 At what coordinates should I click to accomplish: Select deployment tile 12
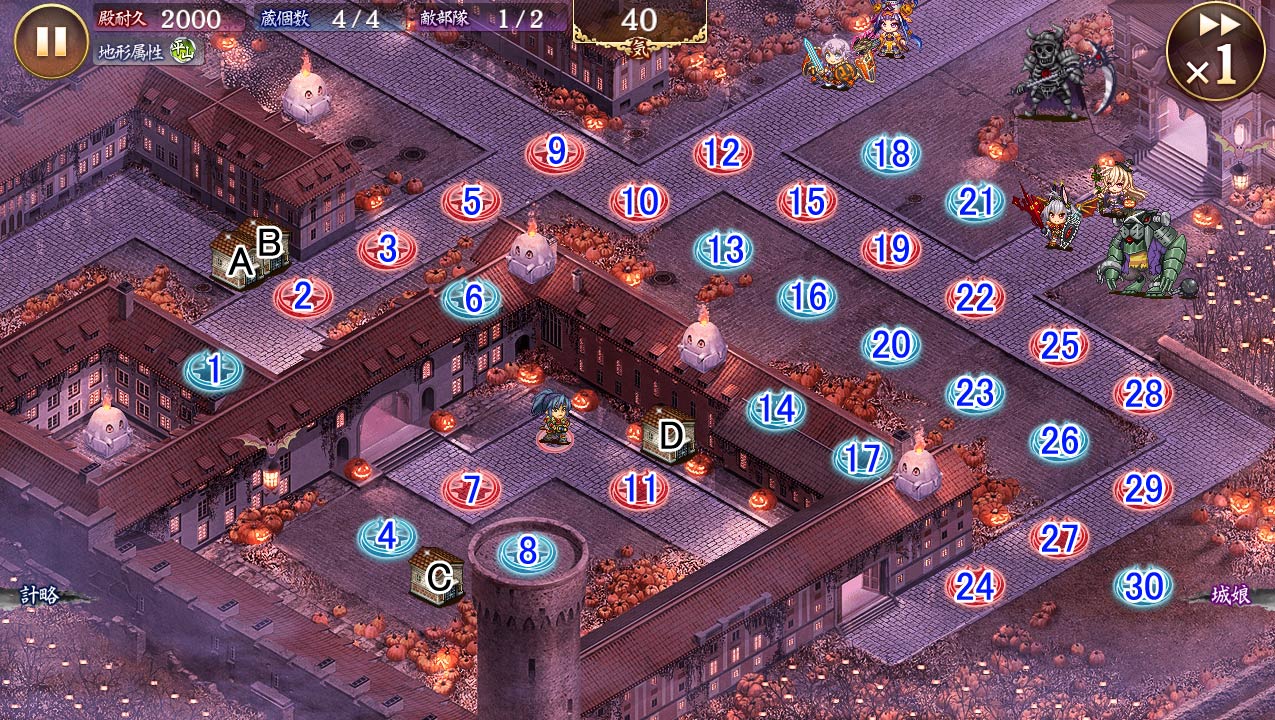point(722,154)
